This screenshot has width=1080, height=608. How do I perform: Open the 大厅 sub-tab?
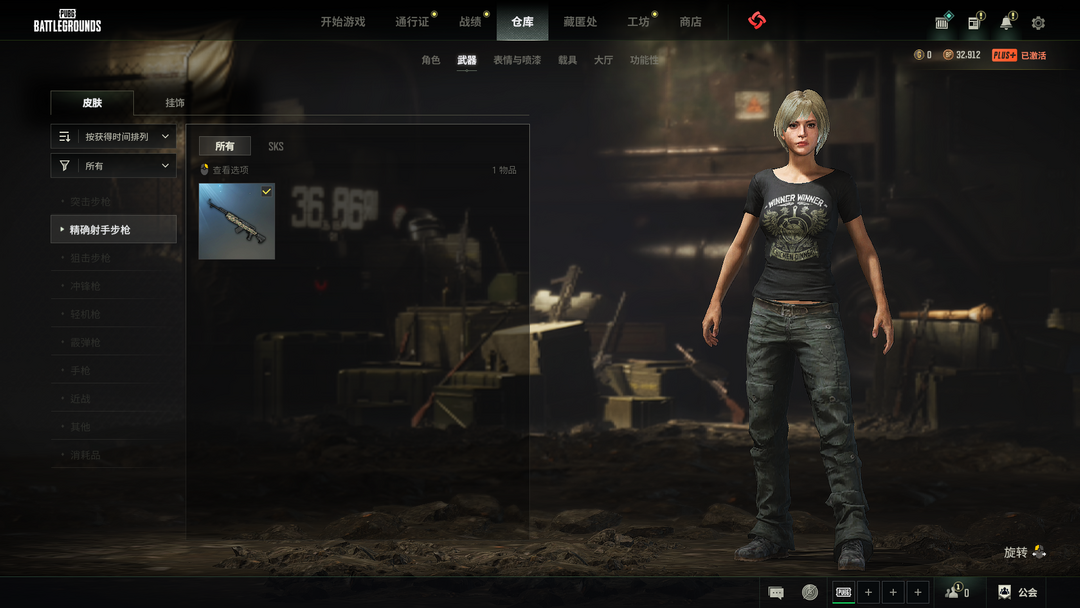click(x=603, y=61)
